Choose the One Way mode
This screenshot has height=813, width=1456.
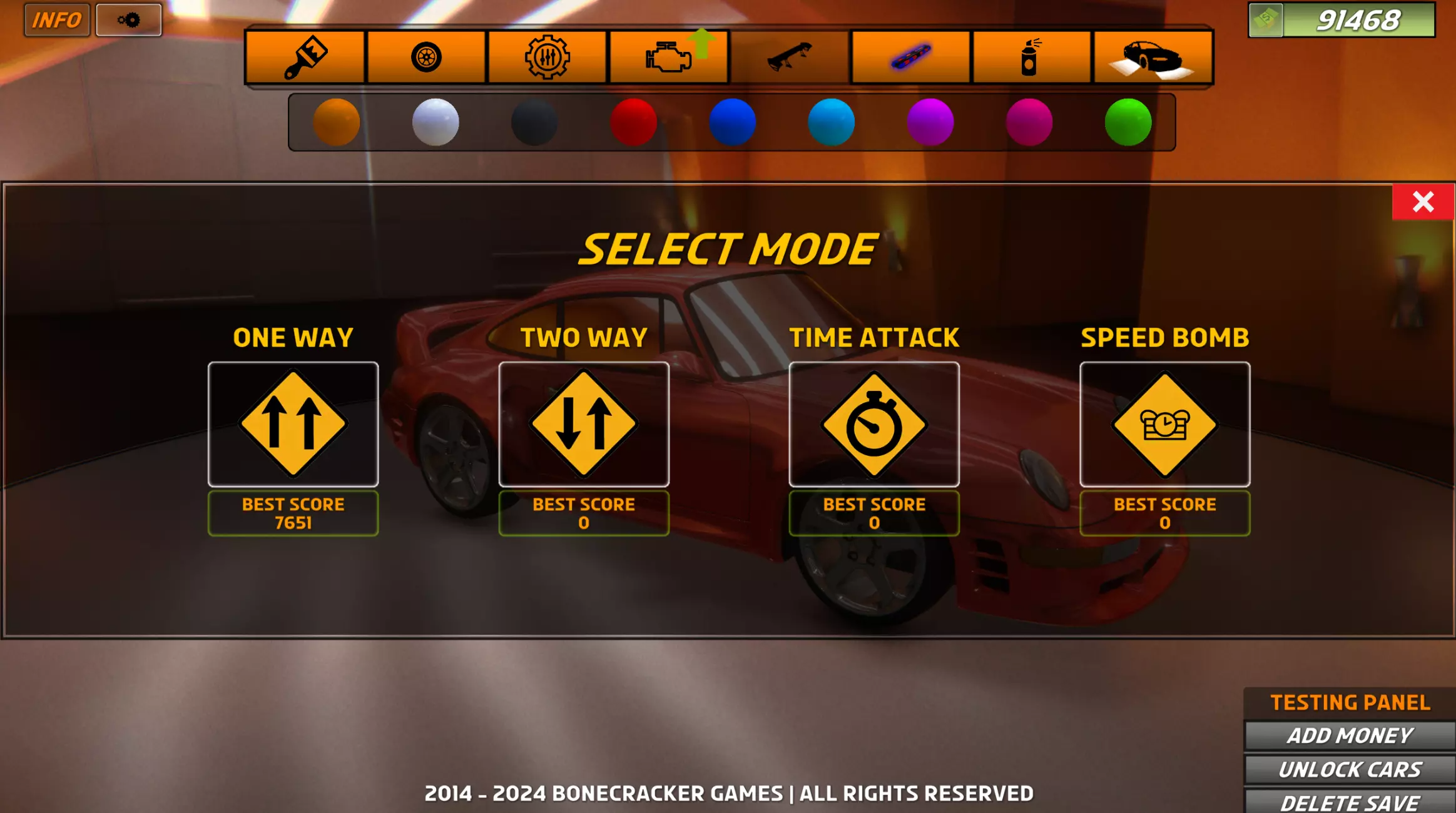click(x=293, y=424)
